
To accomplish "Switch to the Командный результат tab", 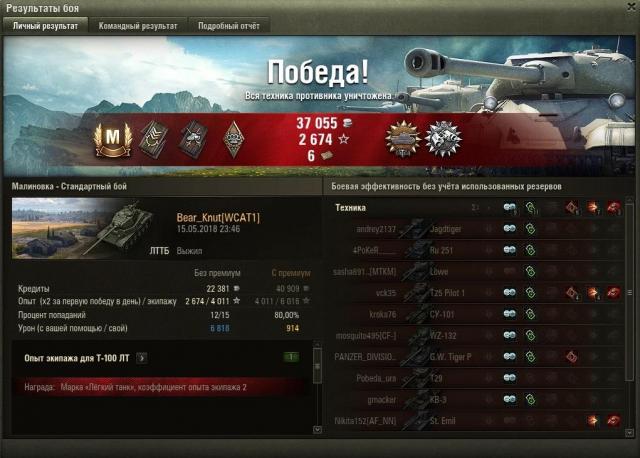I will tap(137, 26).
